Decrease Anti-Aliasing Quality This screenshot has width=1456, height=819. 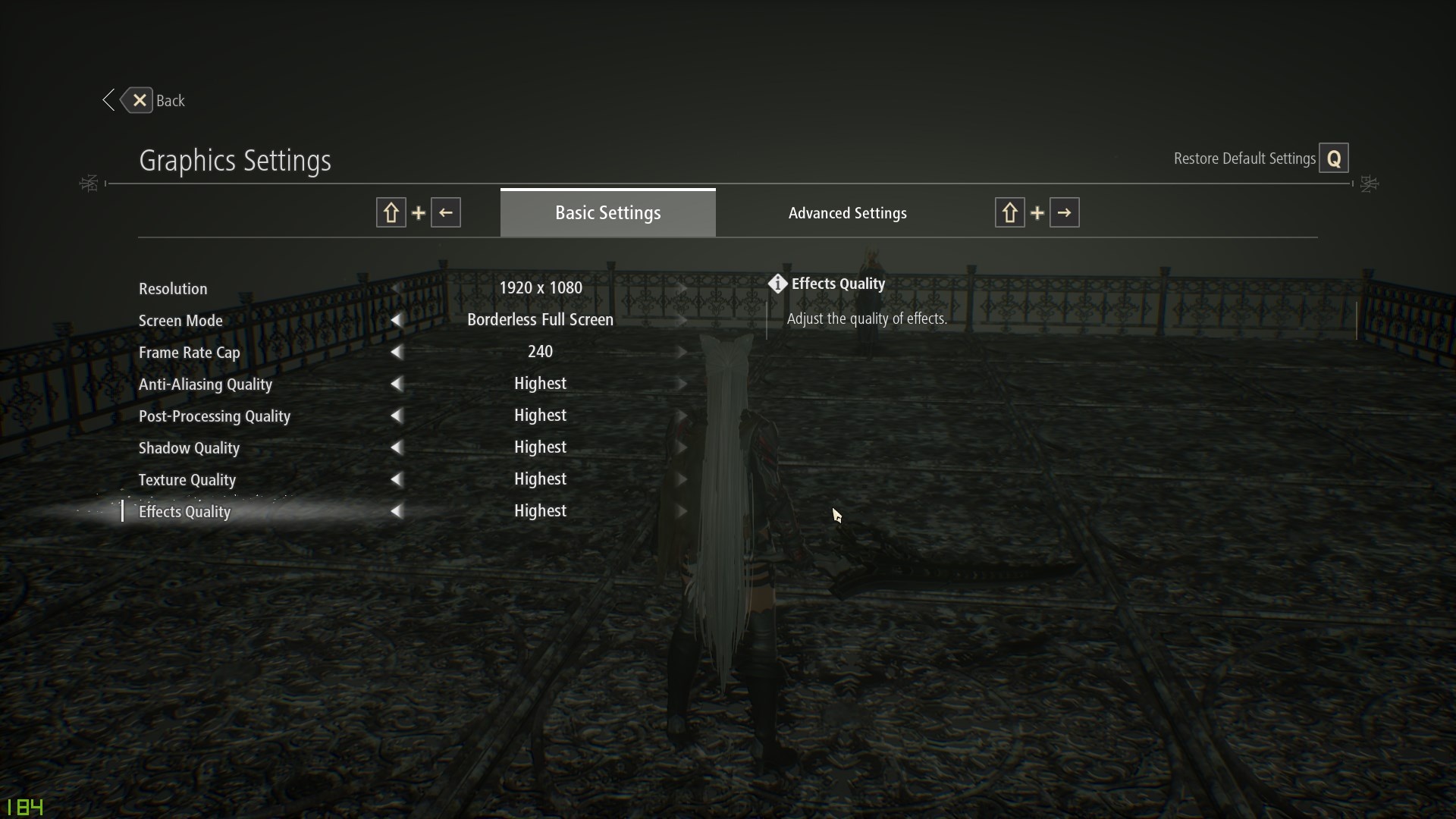[396, 384]
